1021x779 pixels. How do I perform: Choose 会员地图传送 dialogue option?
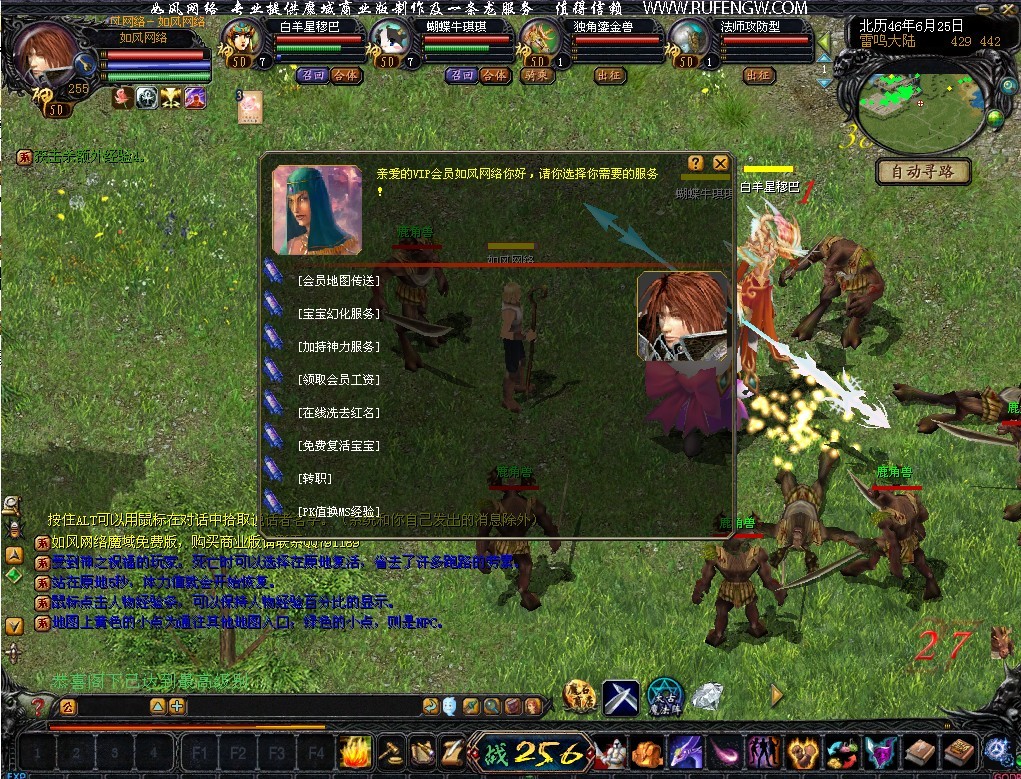(x=338, y=281)
